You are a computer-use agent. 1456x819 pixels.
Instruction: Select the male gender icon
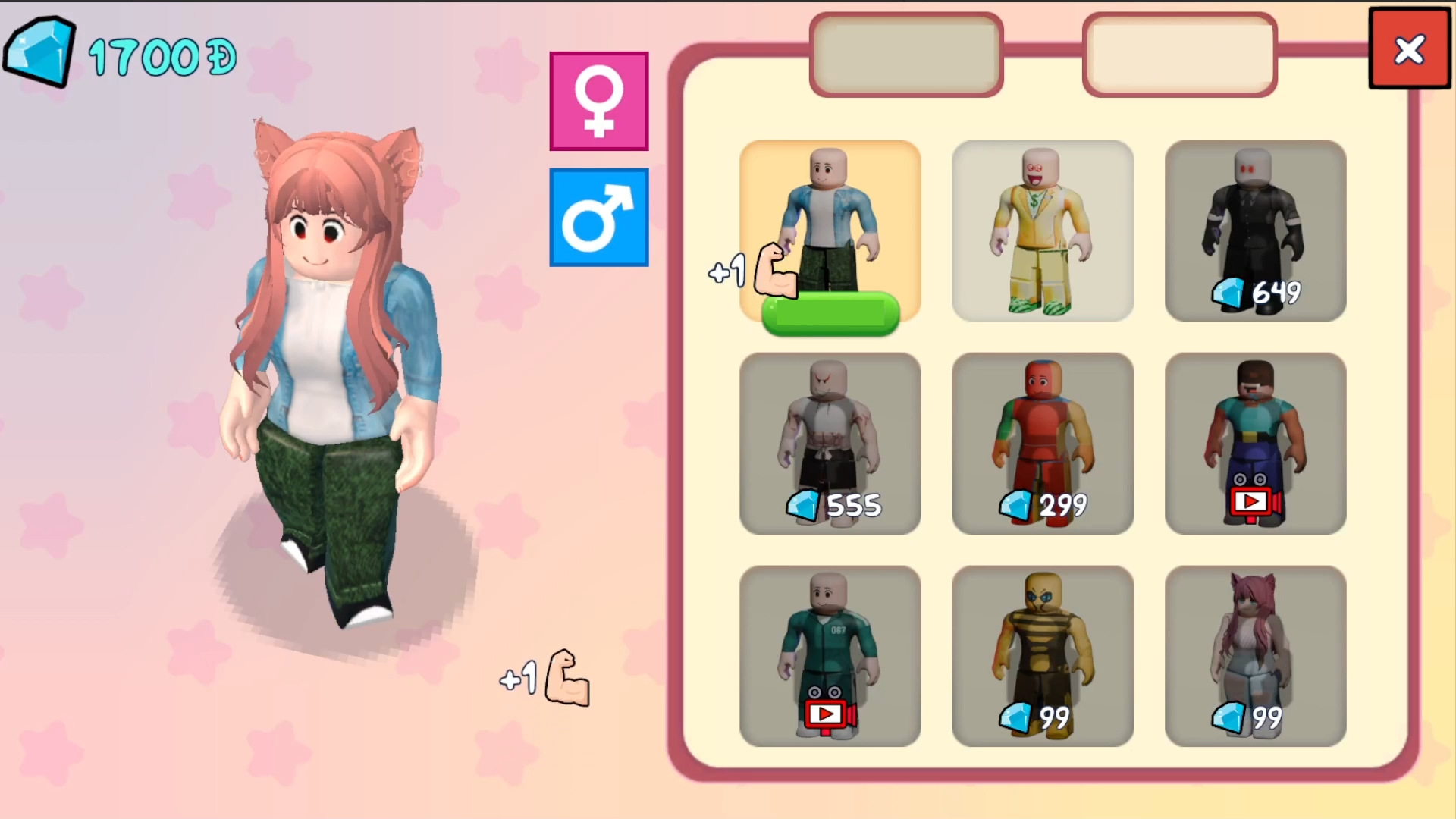click(598, 218)
